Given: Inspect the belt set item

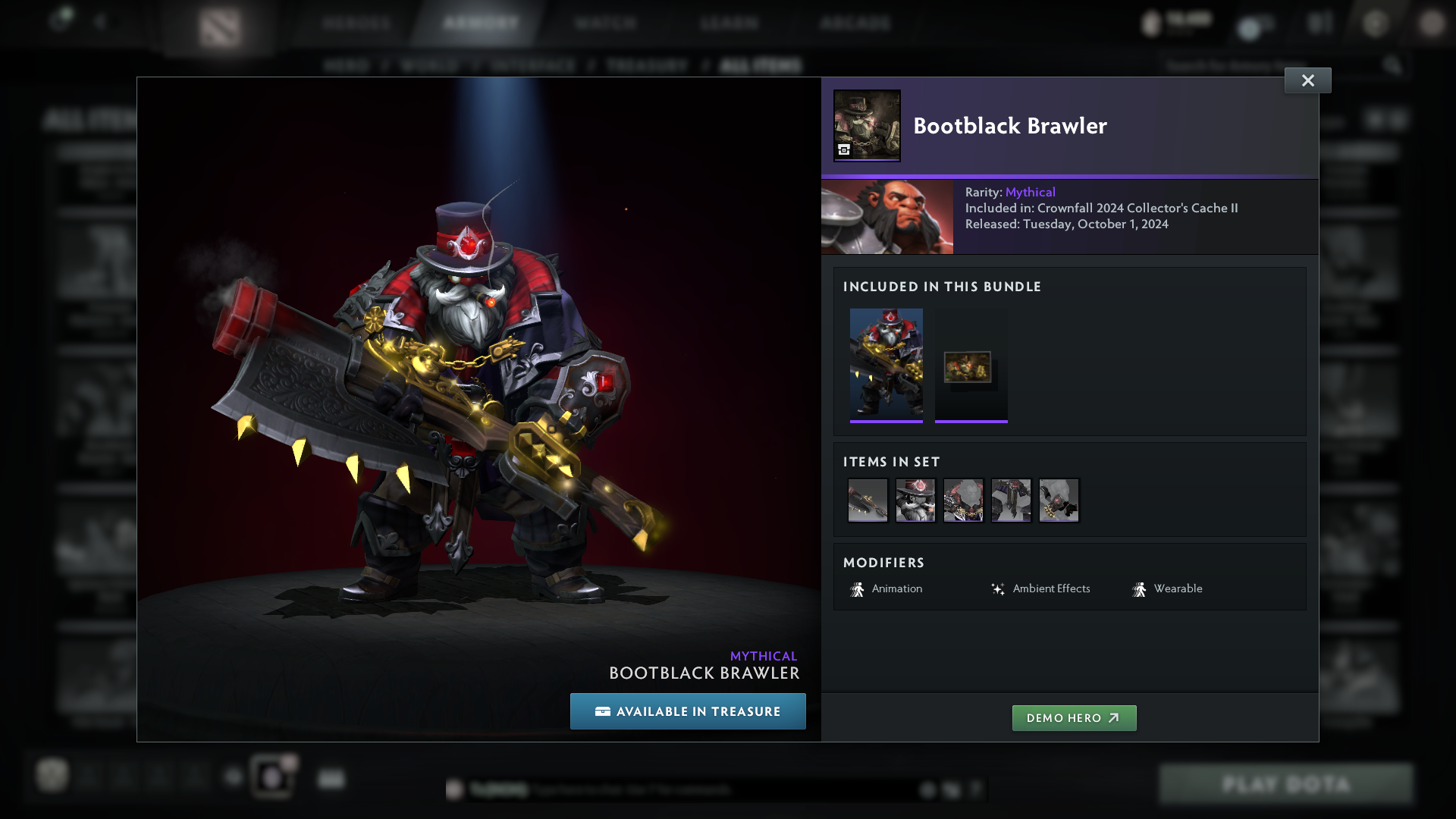Looking at the screenshot, I should (x=1011, y=500).
